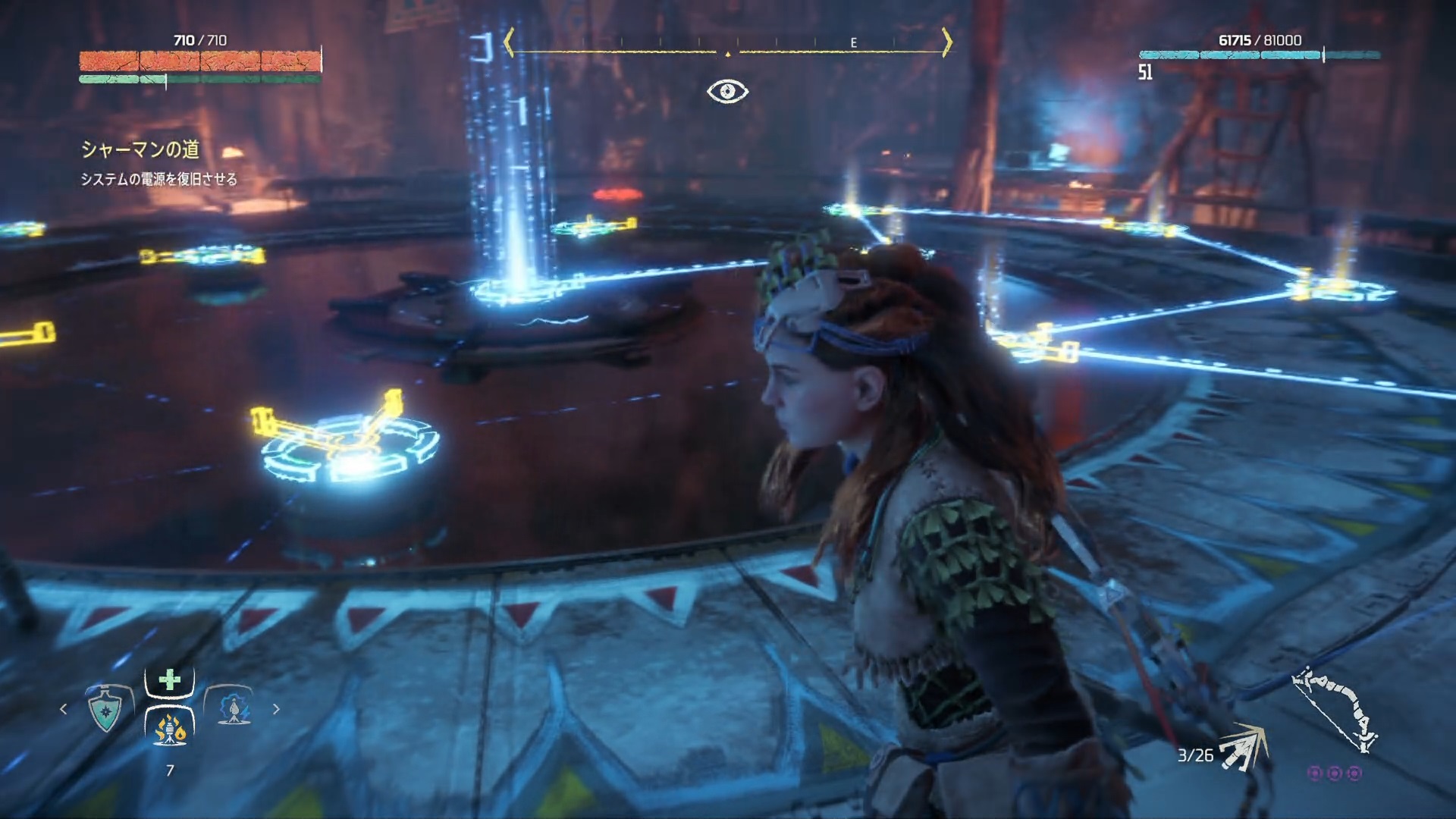The image size is (1456, 819).
Task: Use the selected fire trap item
Action: [x=170, y=730]
